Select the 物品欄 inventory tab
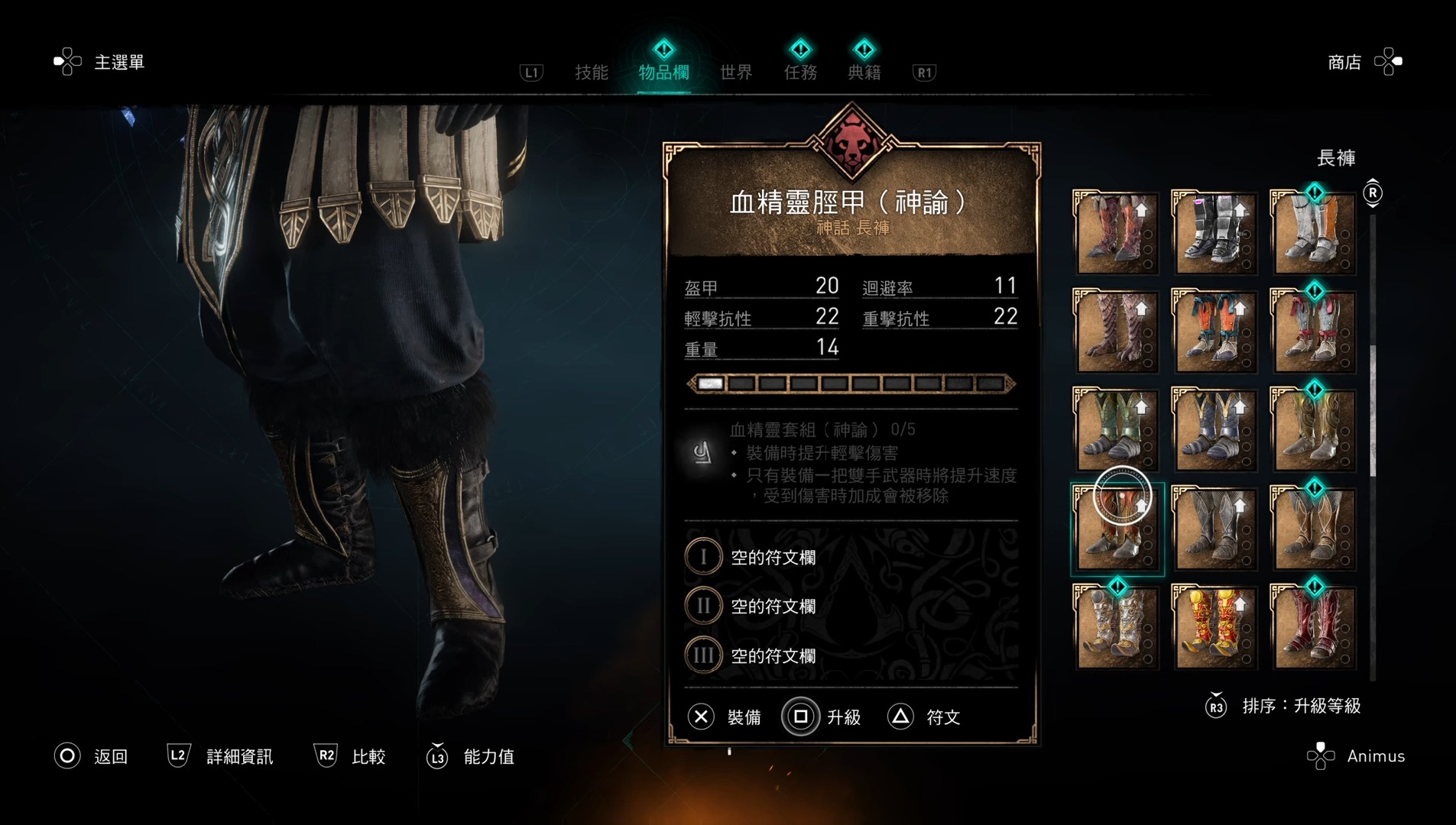 [663, 73]
